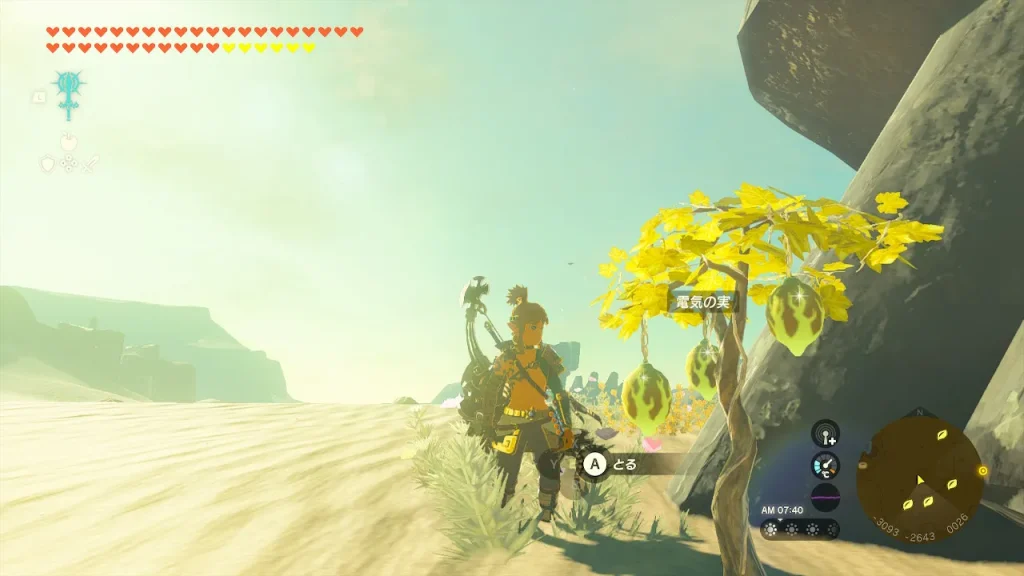This screenshot has width=1024, height=576.
Task: Click the yellow ring marker on minimap edge
Action: (983, 470)
